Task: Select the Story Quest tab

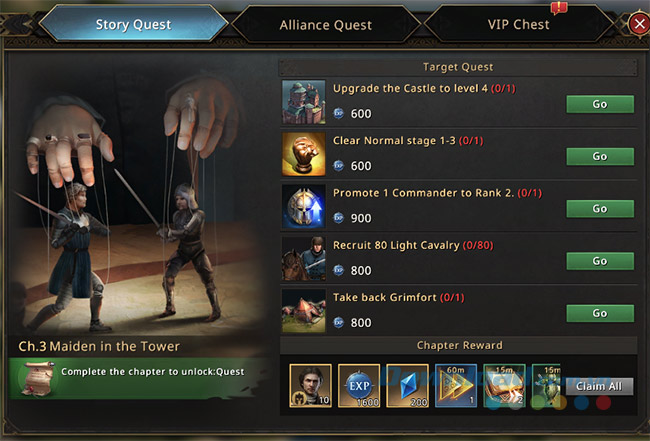Action: pos(132,25)
